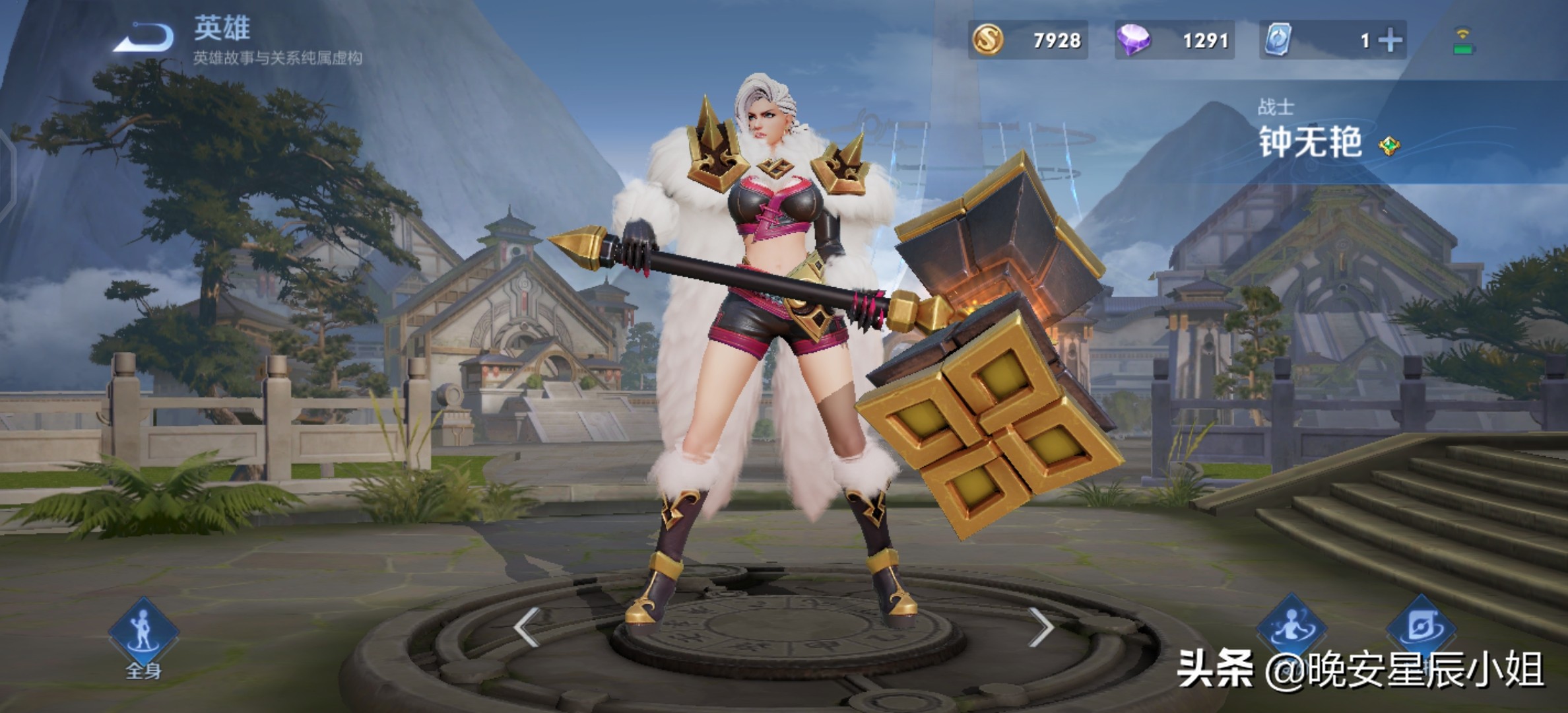Go back using the return arrow
Image resolution: width=1568 pixels, height=713 pixels.
pos(144,37)
